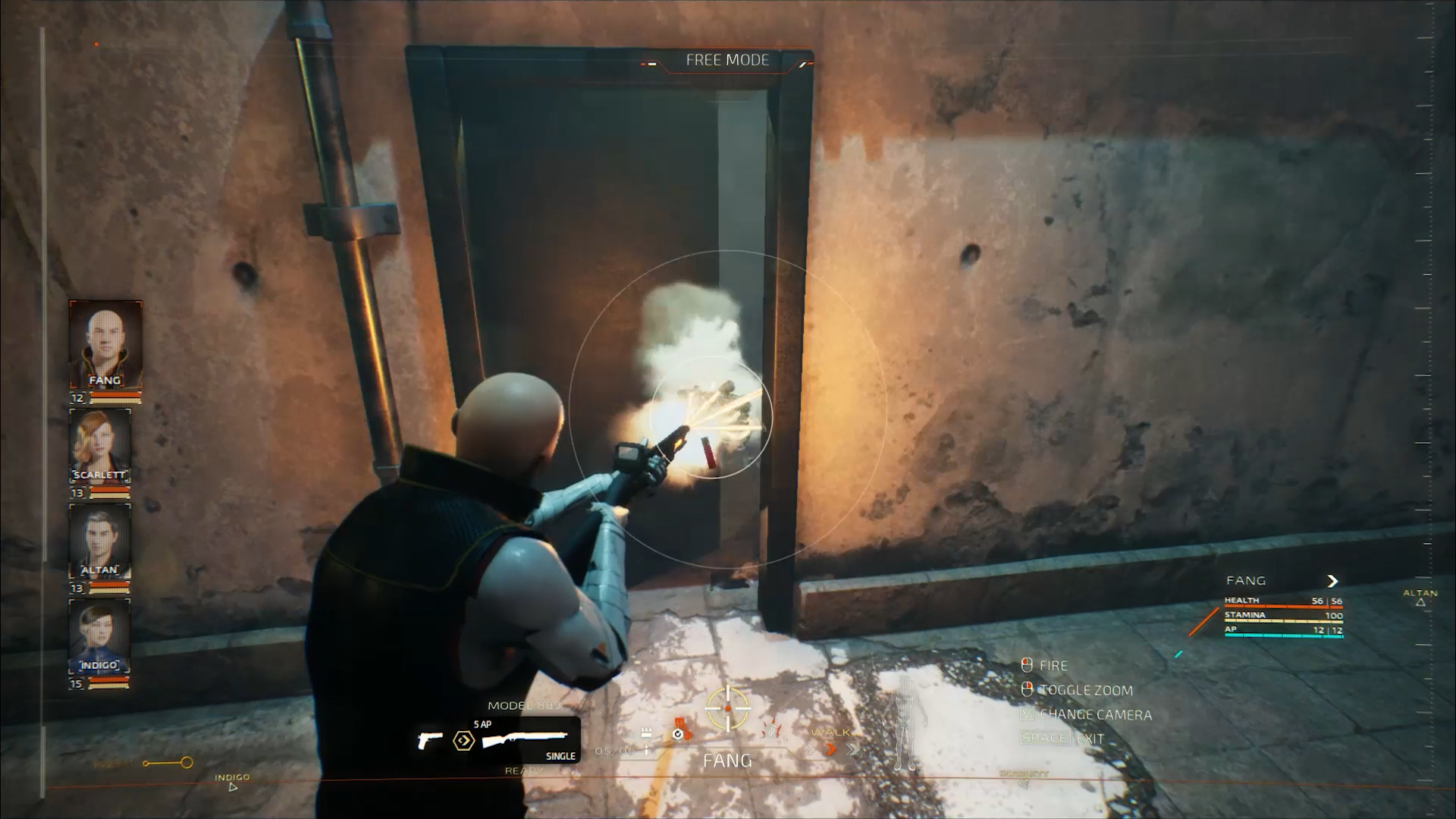Click the double chevron next to WALK

[x=853, y=748]
